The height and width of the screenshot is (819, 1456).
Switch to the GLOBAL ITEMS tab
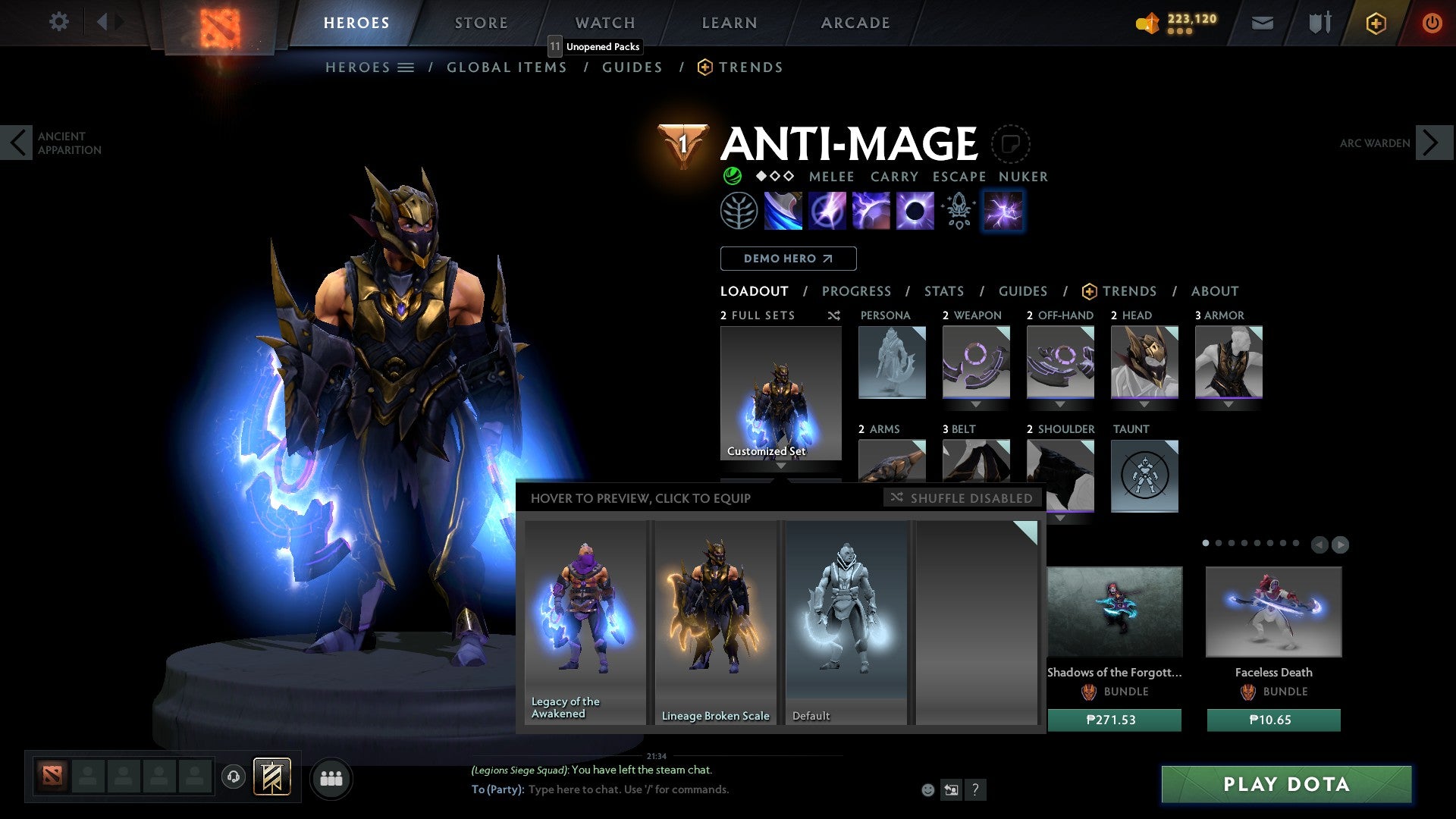click(507, 67)
